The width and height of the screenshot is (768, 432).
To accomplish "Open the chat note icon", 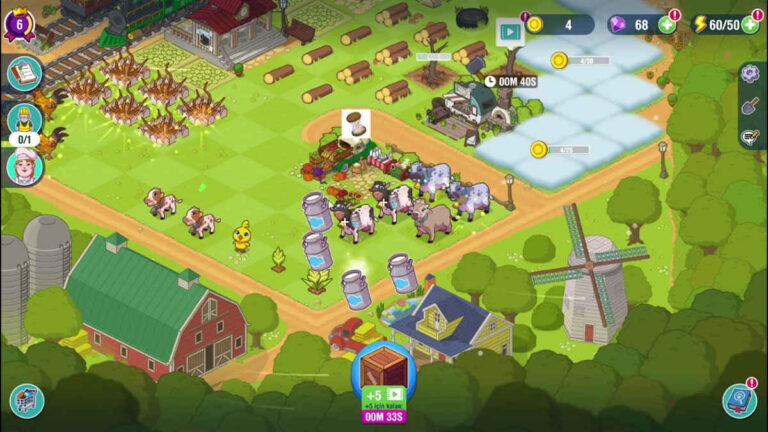I will pos(750,137).
